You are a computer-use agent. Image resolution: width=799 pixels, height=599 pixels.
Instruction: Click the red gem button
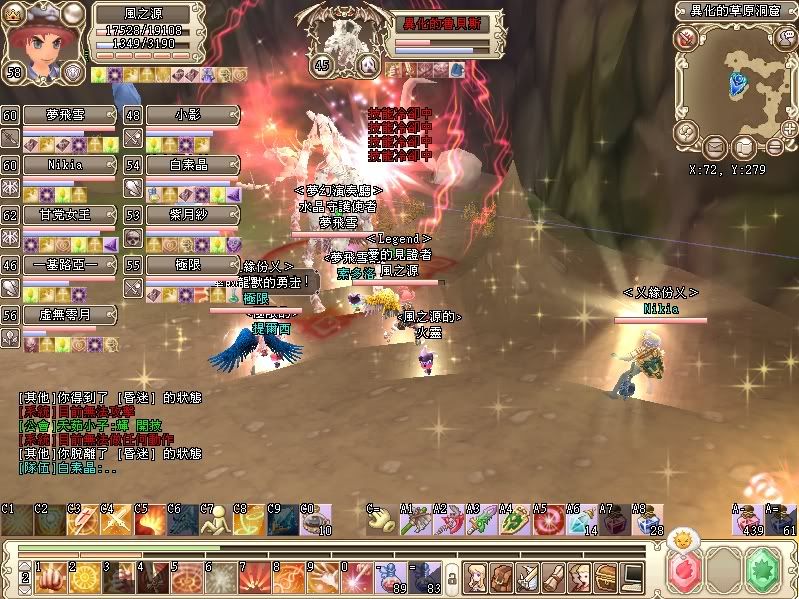point(686,572)
